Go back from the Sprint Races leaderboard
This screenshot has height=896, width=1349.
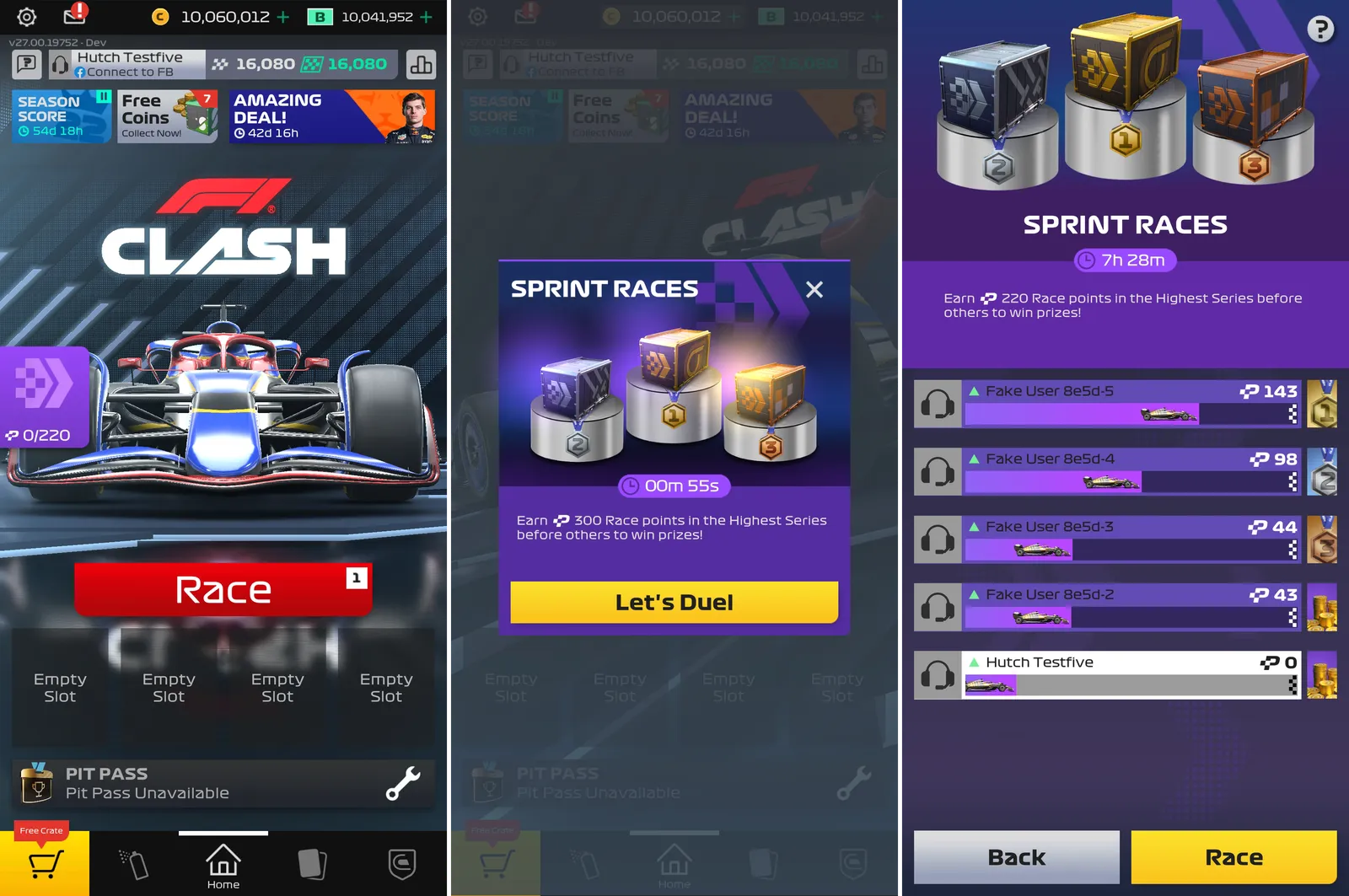coord(1016,857)
